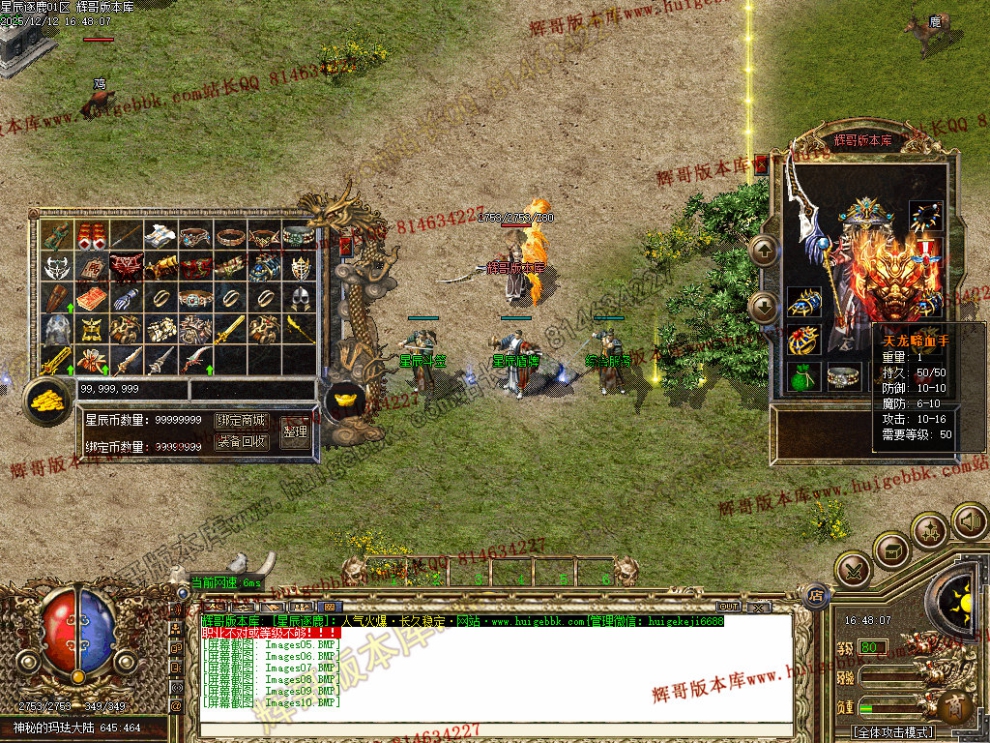Select the green pouch equipment slot

(x=804, y=376)
